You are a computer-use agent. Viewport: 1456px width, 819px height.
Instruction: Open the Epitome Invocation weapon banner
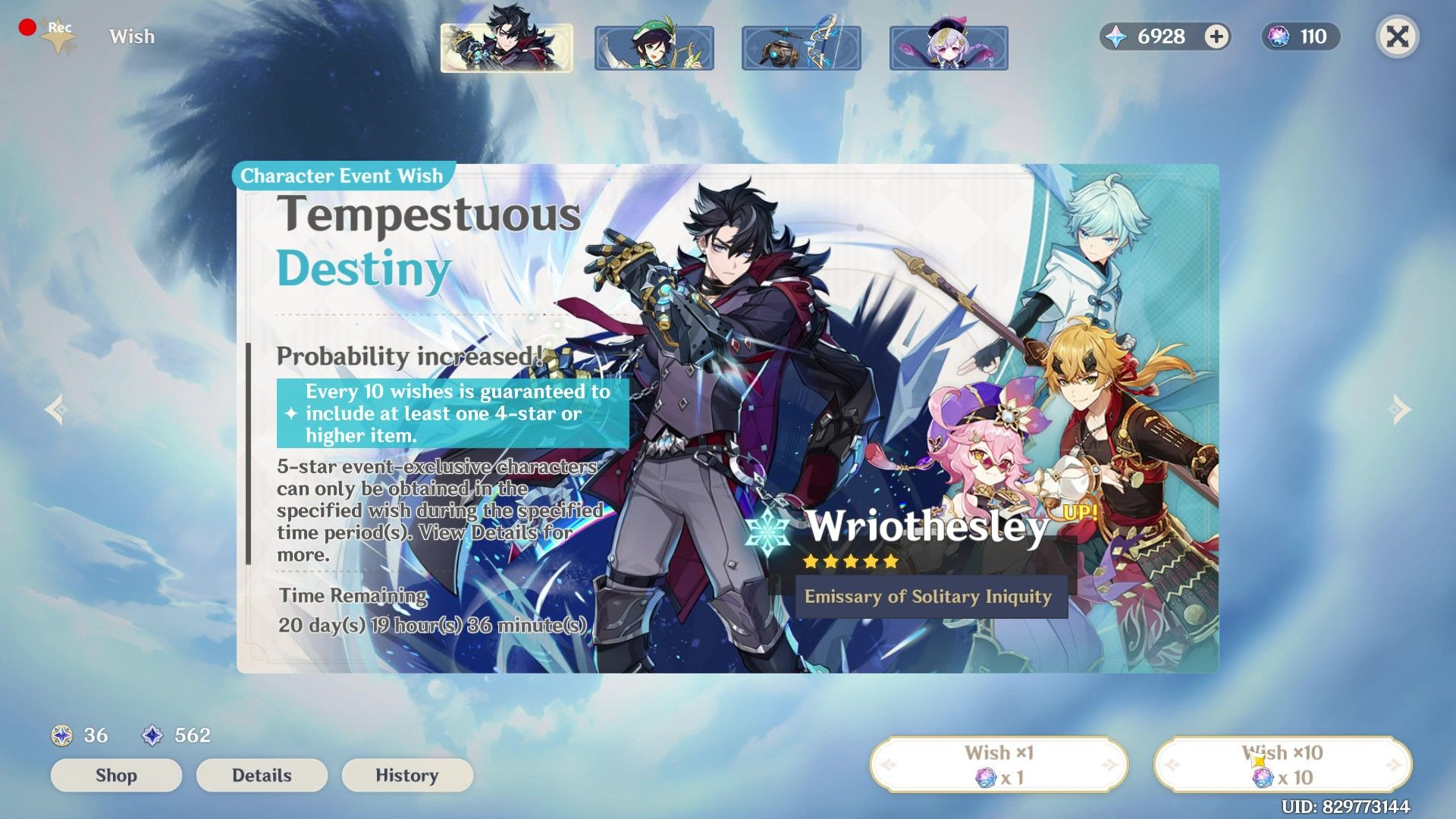pos(800,46)
